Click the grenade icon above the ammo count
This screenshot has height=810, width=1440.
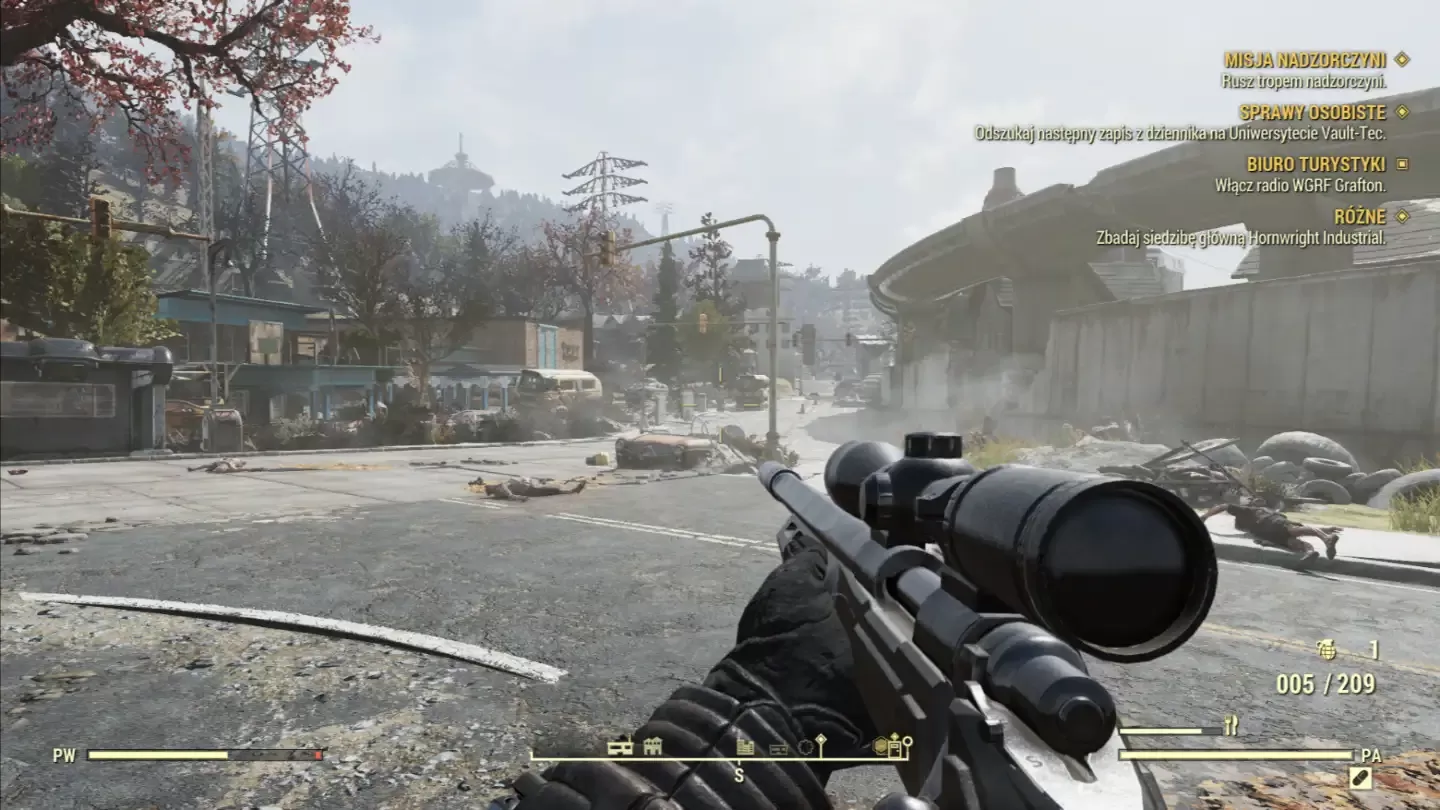click(1327, 650)
